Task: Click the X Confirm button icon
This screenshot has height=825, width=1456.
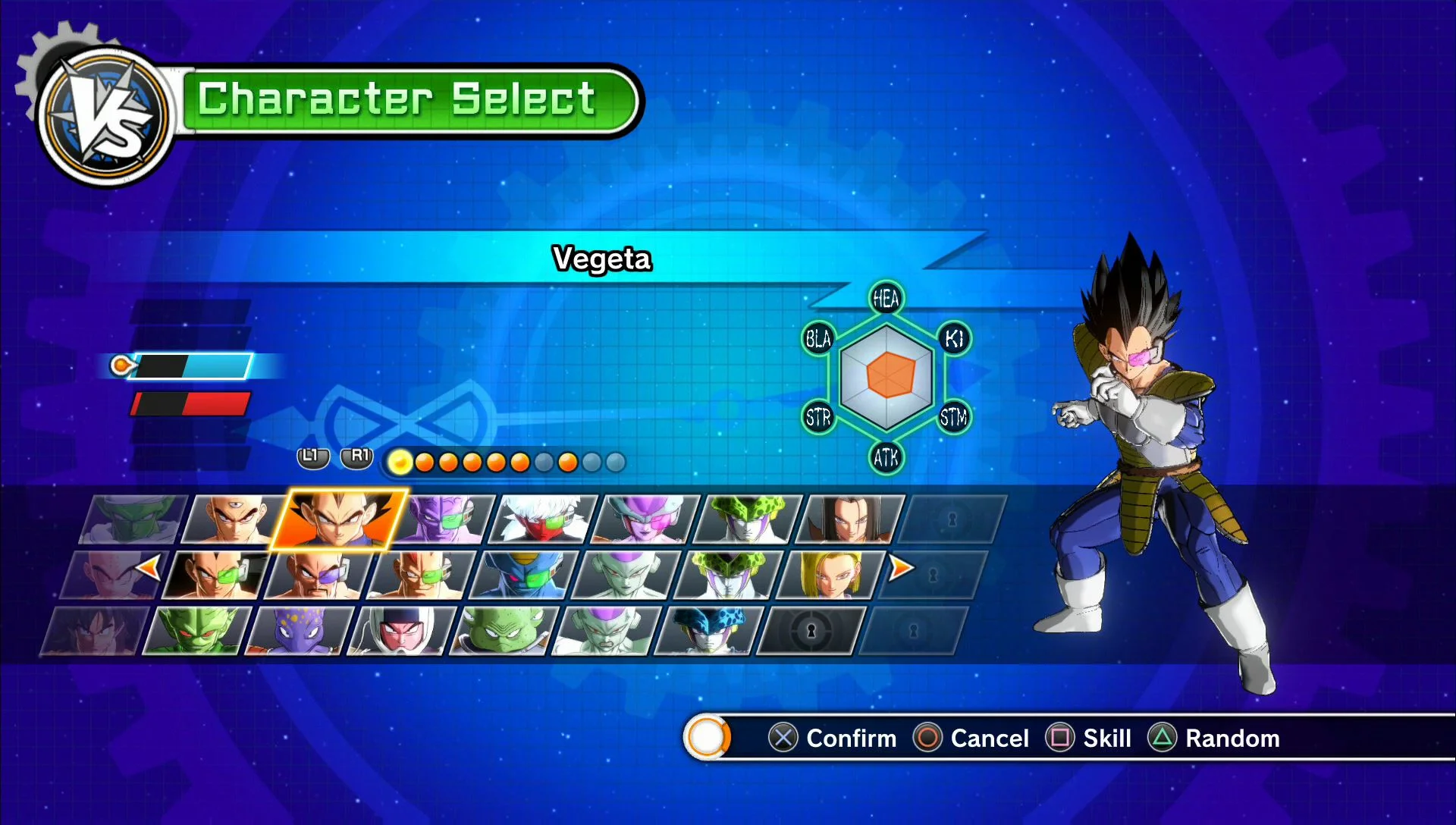Action: point(782,738)
